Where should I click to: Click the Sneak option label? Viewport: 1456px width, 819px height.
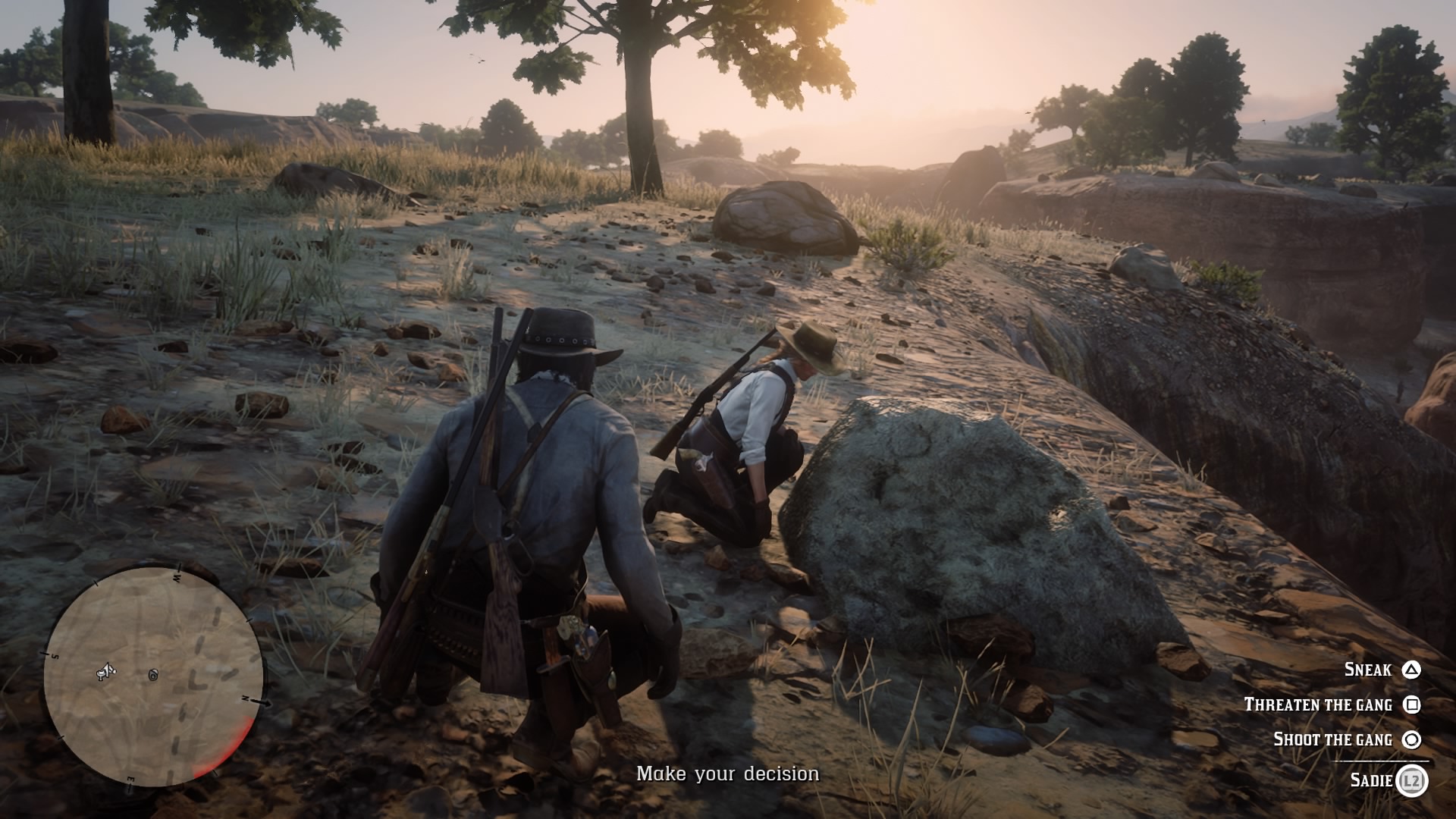(x=1368, y=670)
